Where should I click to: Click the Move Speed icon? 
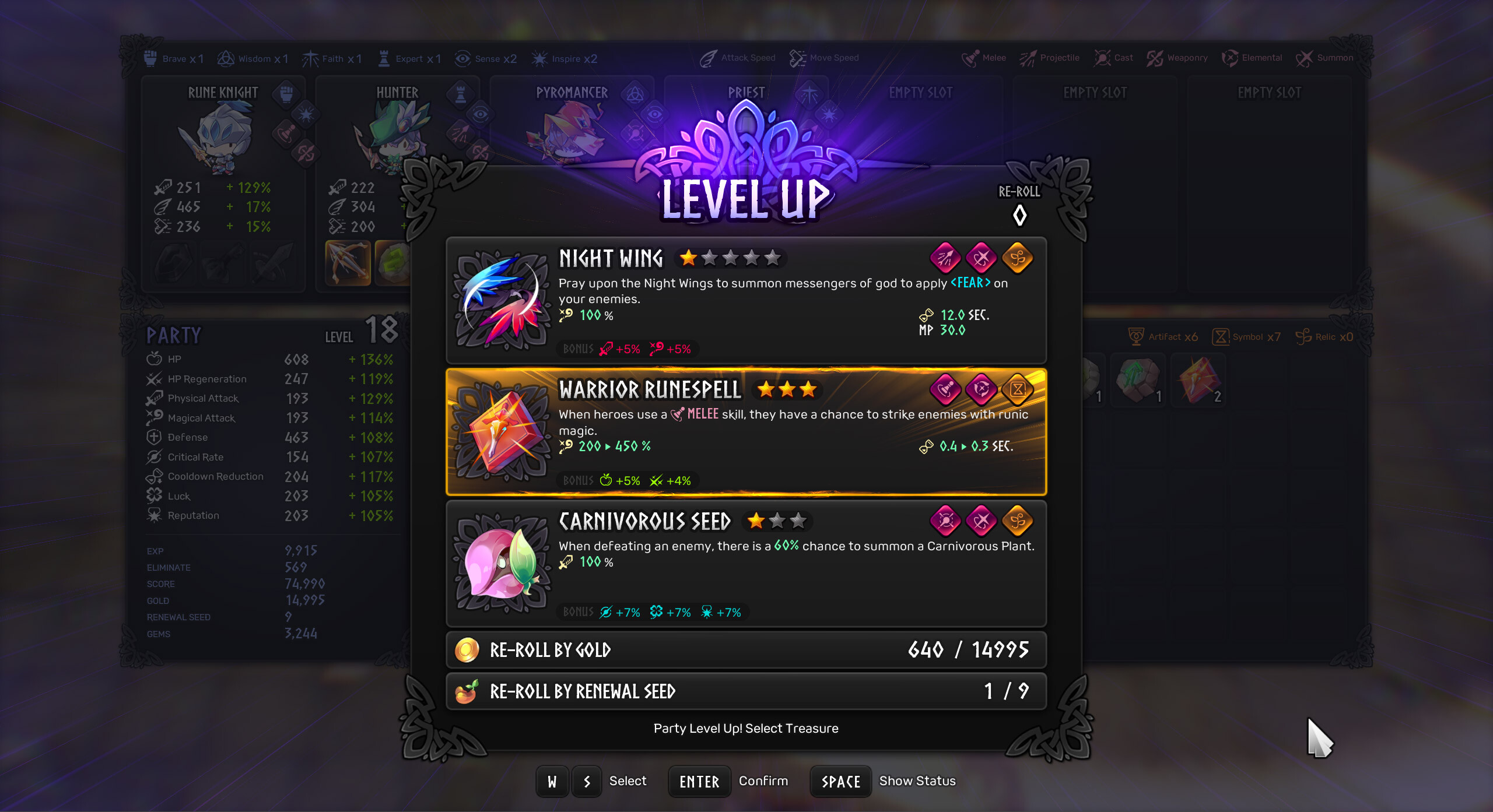coord(796,57)
